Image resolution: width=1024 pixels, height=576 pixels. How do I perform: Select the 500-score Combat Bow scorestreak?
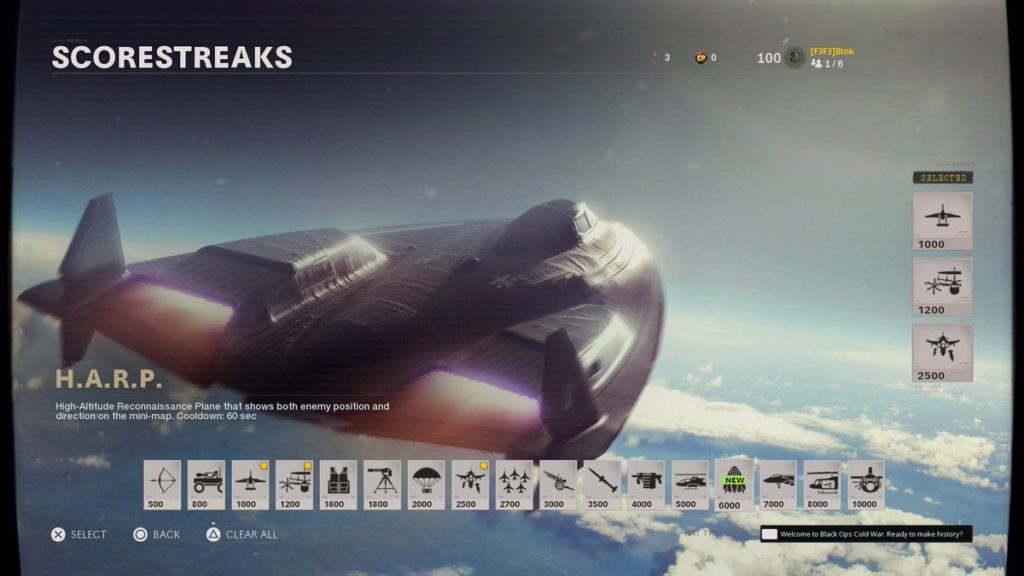162,485
